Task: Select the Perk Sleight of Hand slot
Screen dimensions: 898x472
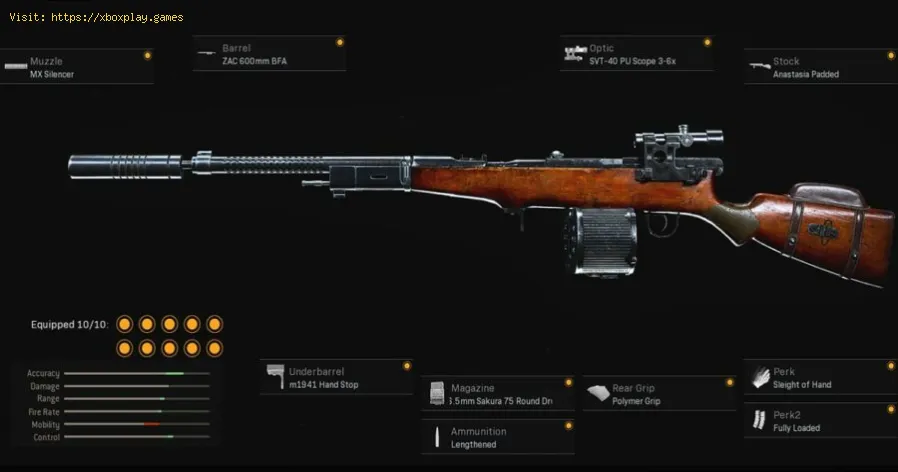Action: click(820, 378)
